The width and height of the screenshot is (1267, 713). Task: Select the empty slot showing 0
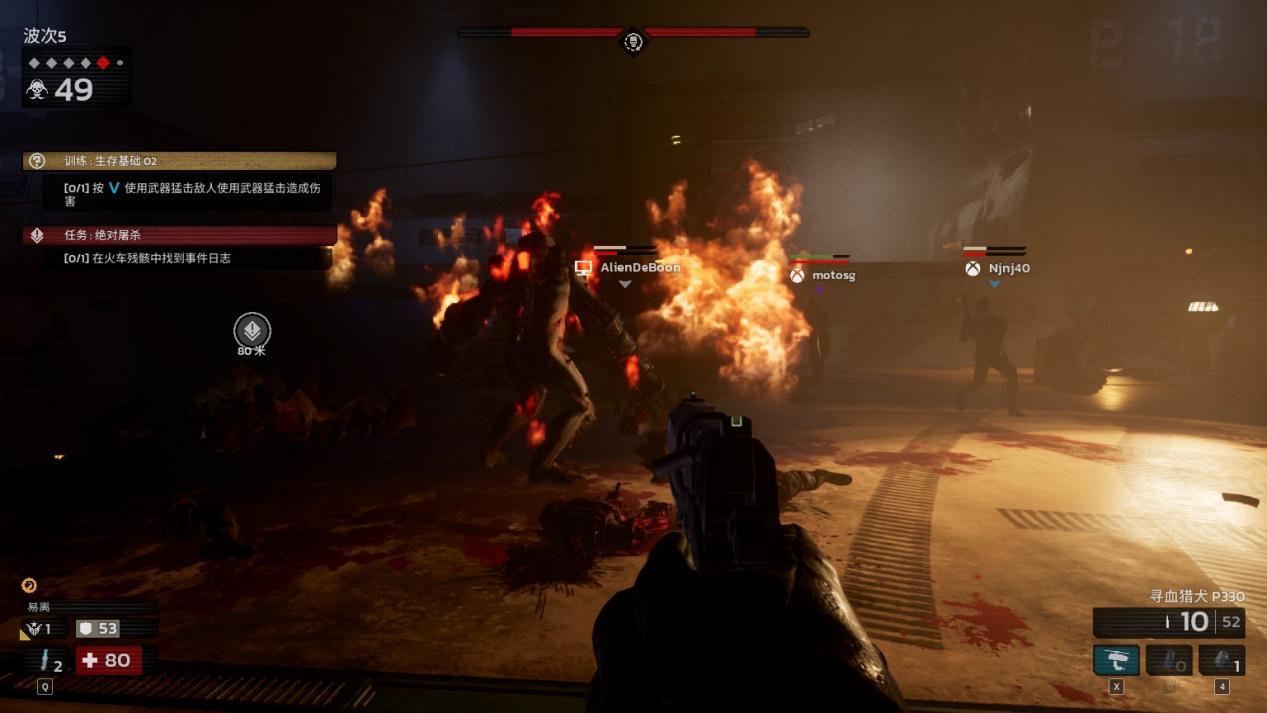(1168, 660)
